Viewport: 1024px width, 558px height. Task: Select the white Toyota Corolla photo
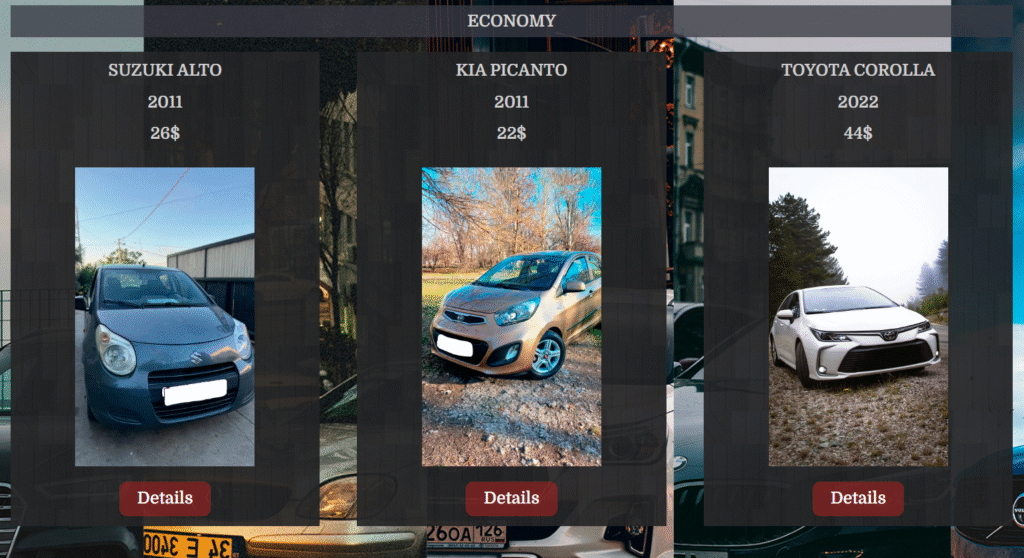(x=857, y=316)
